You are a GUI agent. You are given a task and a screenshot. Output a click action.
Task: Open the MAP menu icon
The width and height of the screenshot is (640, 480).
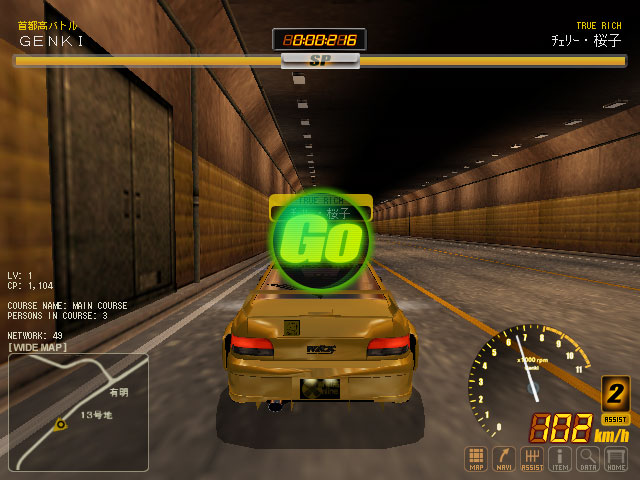476,458
